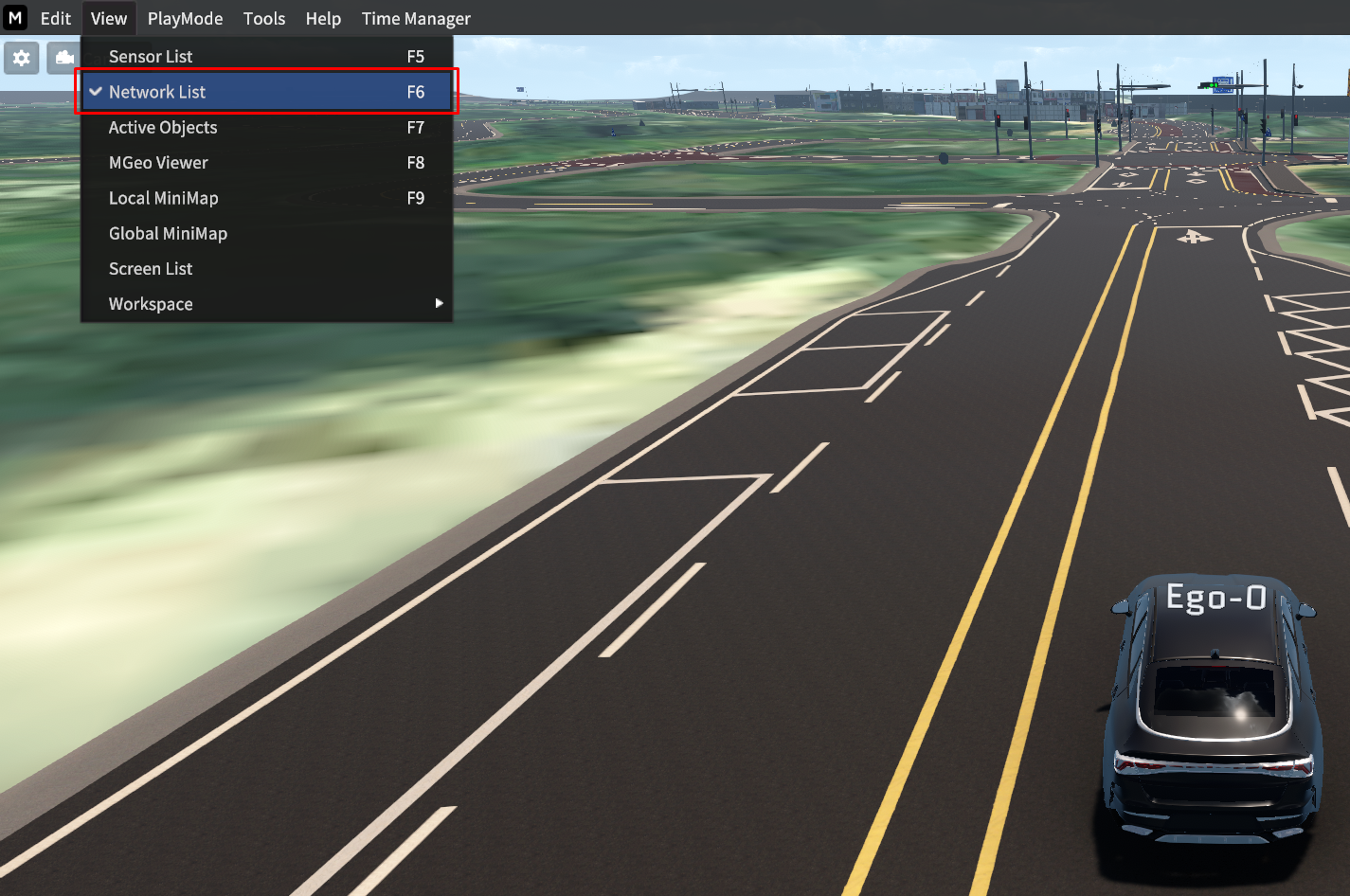Click the M application logo in the menu bar
The image size is (1350, 896).
tap(14, 18)
